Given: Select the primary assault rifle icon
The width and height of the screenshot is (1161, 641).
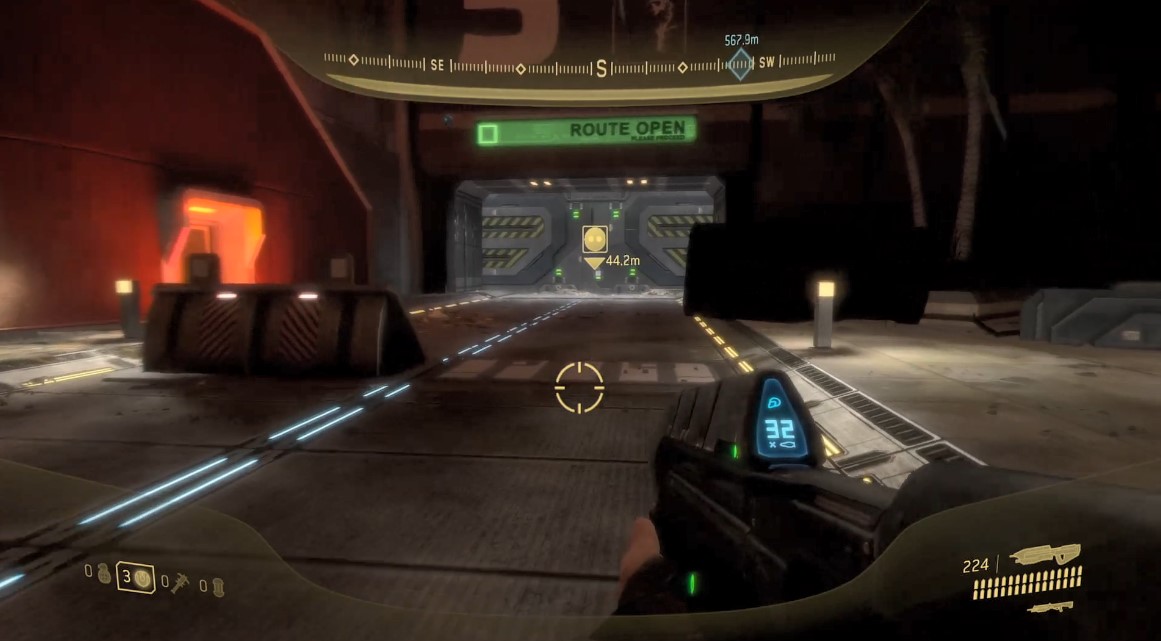Looking at the screenshot, I should [x=1044, y=554].
